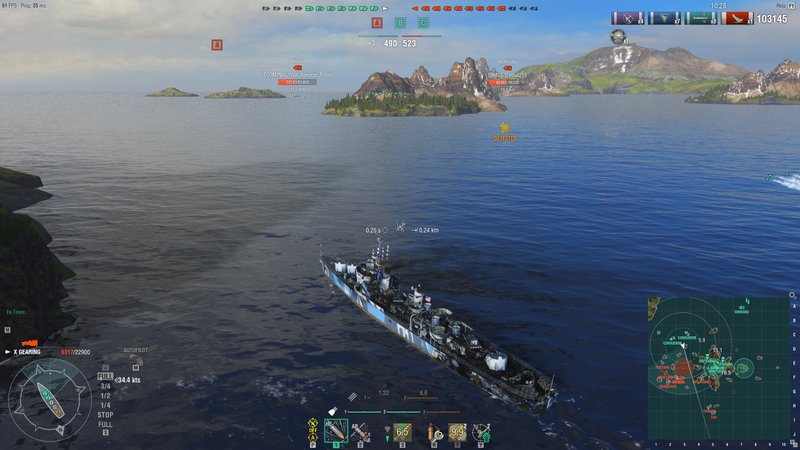
Task: Activate the Engine Boost consumable
Action: (x=481, y=431)
